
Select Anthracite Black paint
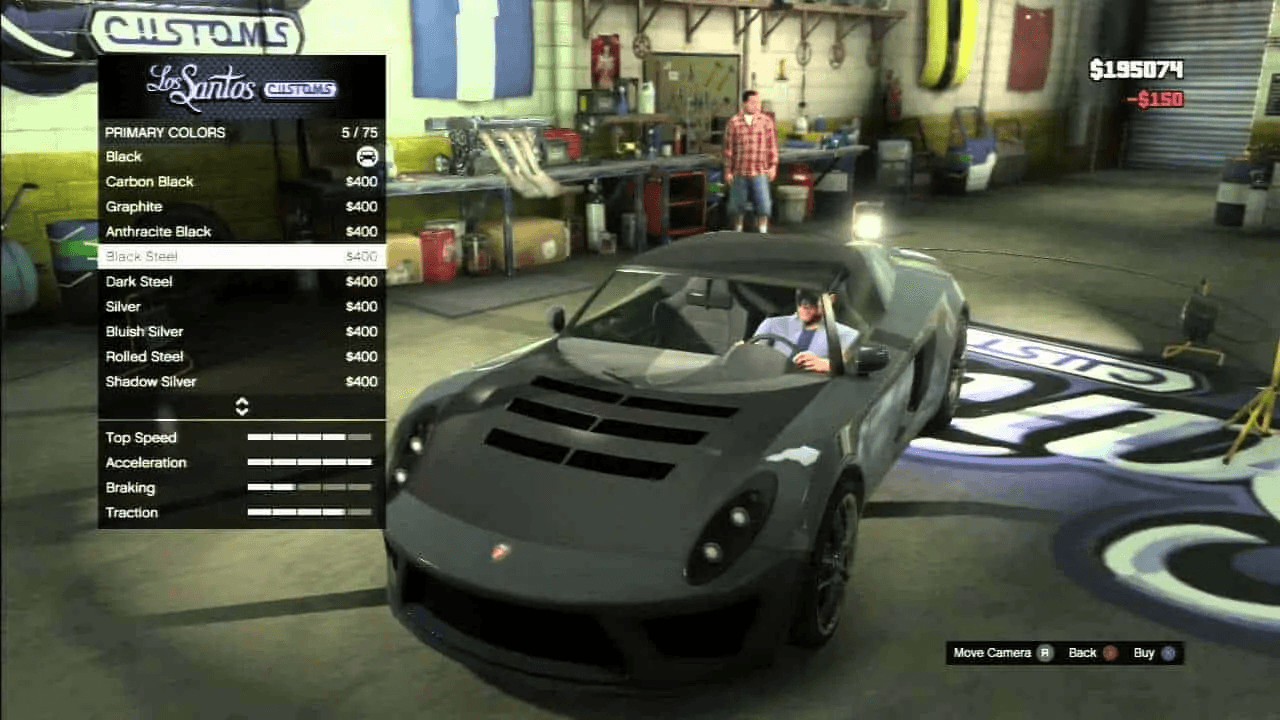pos(241,232)
